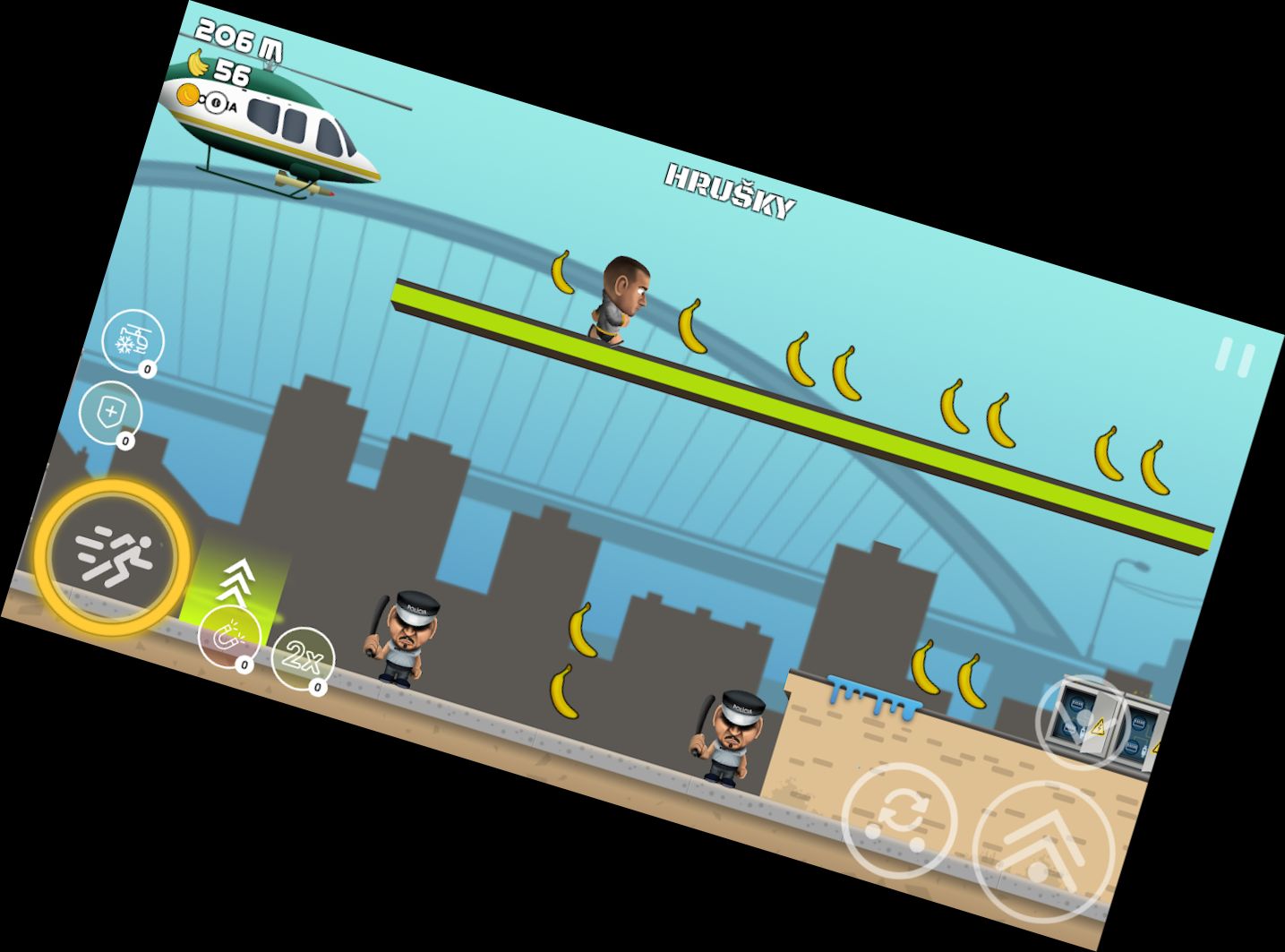Activate the helicopter freeze power-up
This screenshot has width=1285, height=952.
[133, 340]
